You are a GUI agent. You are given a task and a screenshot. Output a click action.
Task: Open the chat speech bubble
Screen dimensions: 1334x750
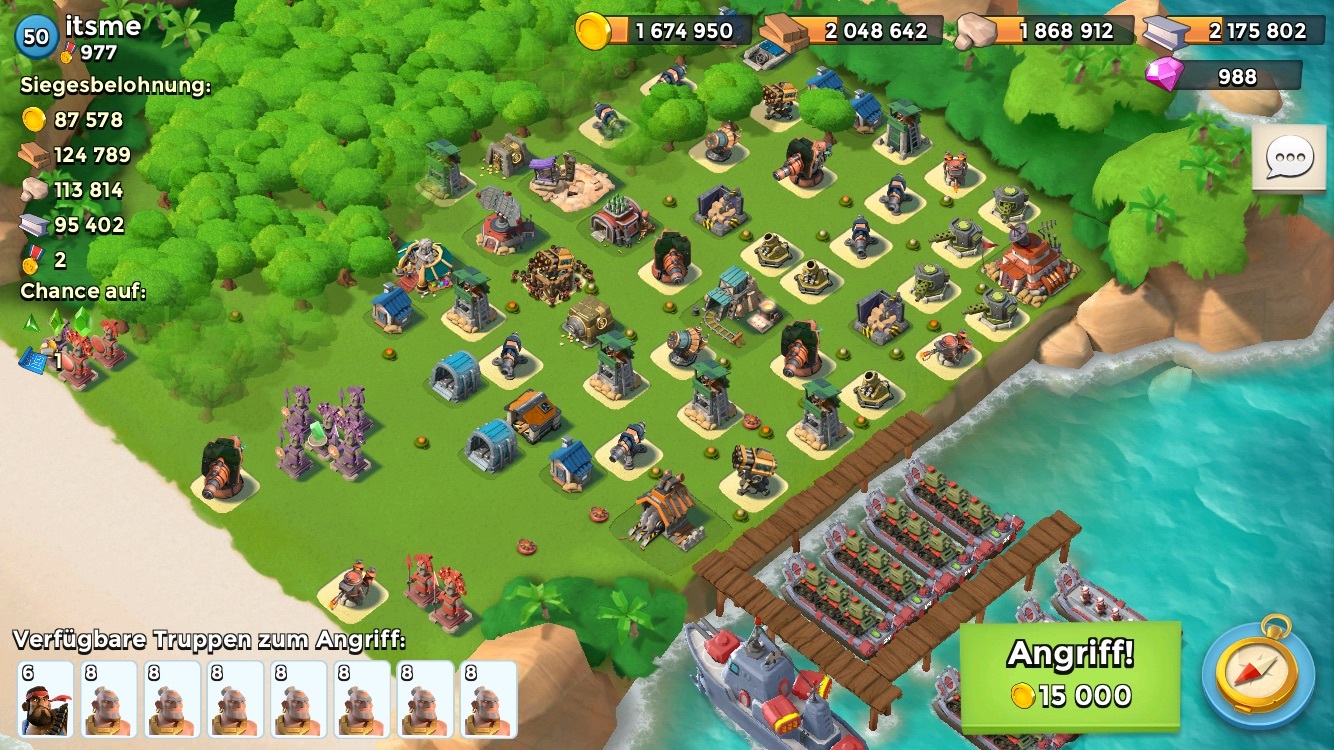[1289, 158]
